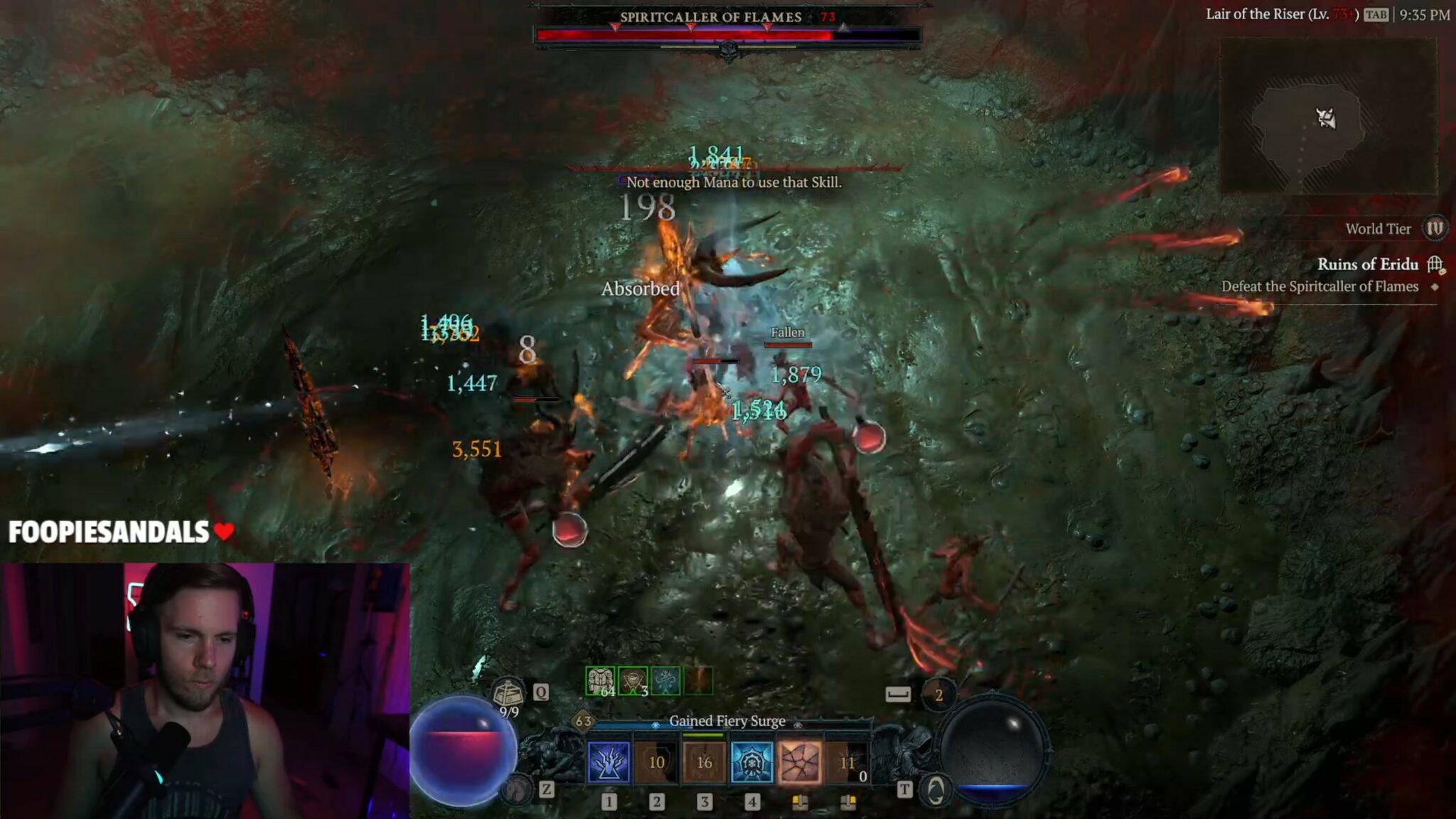Click the Ruins of Eridu gate icon
Image resolution: width=1456 pixels, height=819 pixels.
pyautogui.click(x=1437, y=265)
